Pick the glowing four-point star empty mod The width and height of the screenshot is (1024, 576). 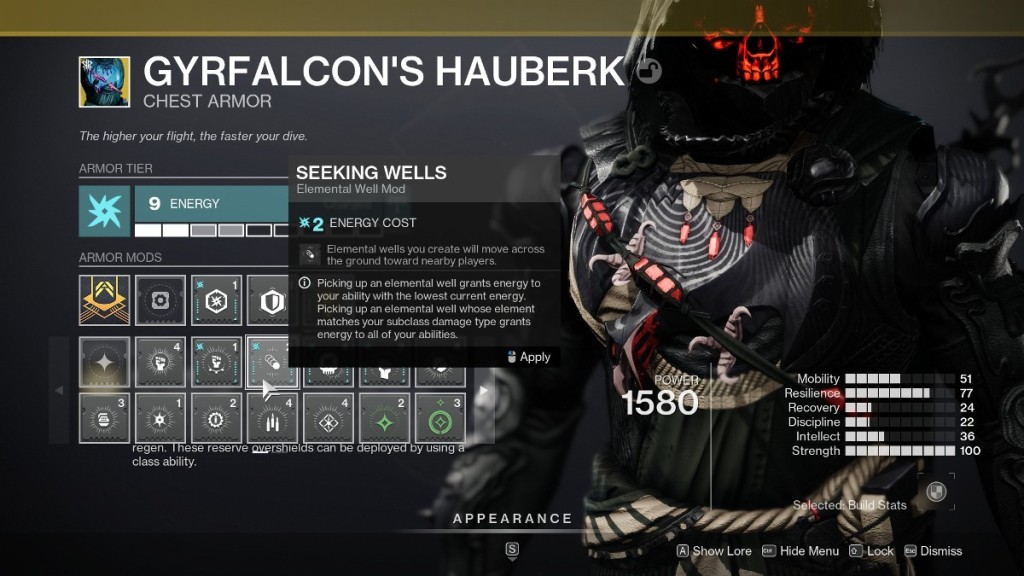coord(105,362)
